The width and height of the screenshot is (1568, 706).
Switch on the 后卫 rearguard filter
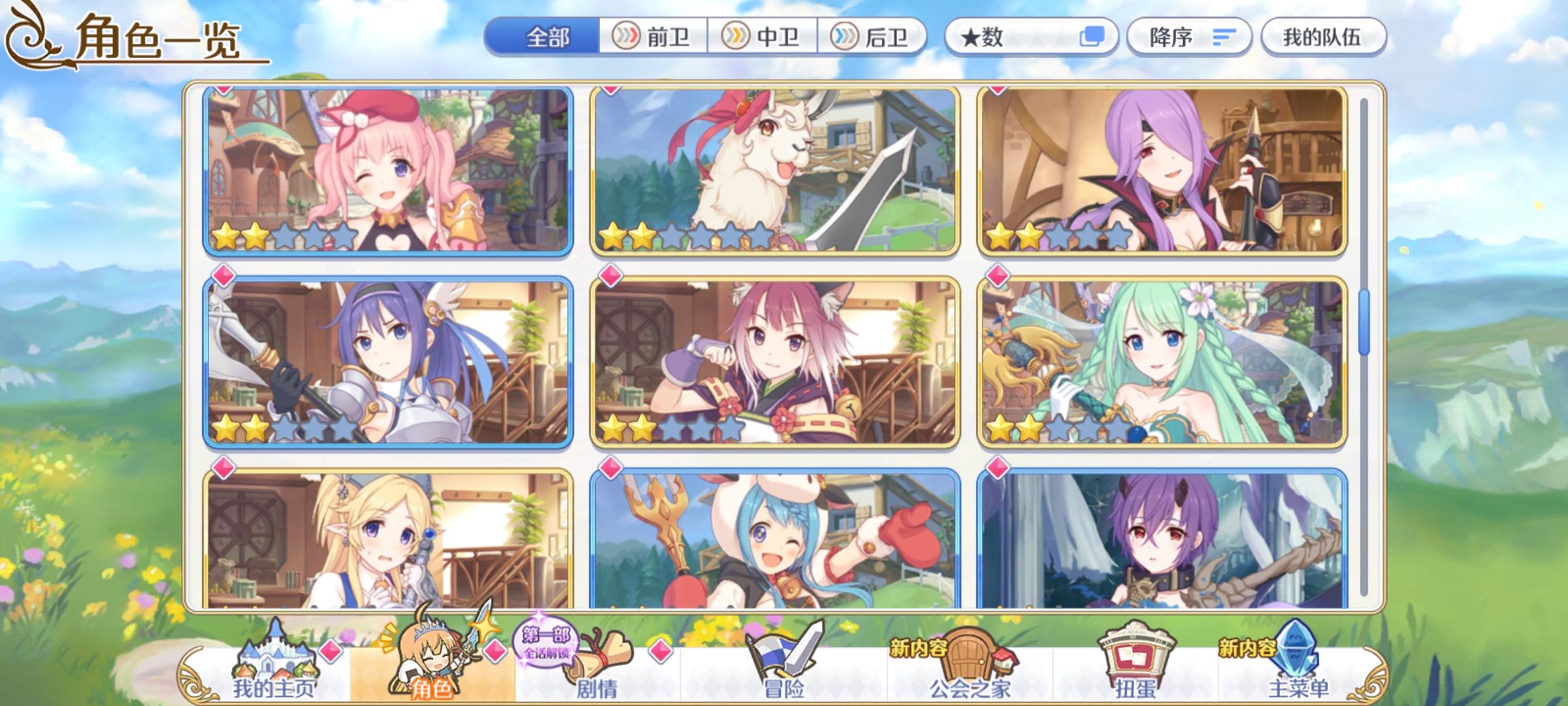pos(874,37)
